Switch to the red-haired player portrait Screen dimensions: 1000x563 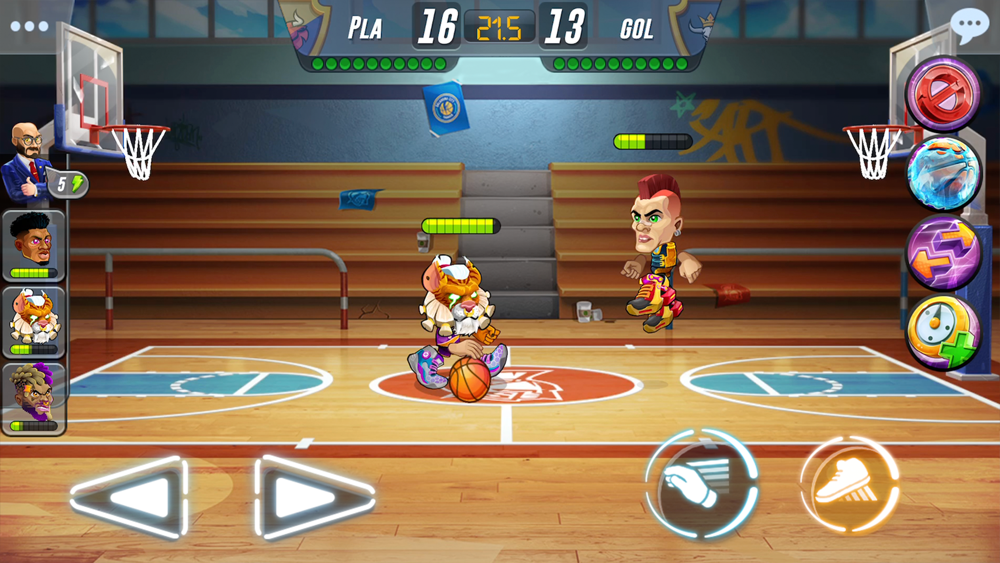34,245
